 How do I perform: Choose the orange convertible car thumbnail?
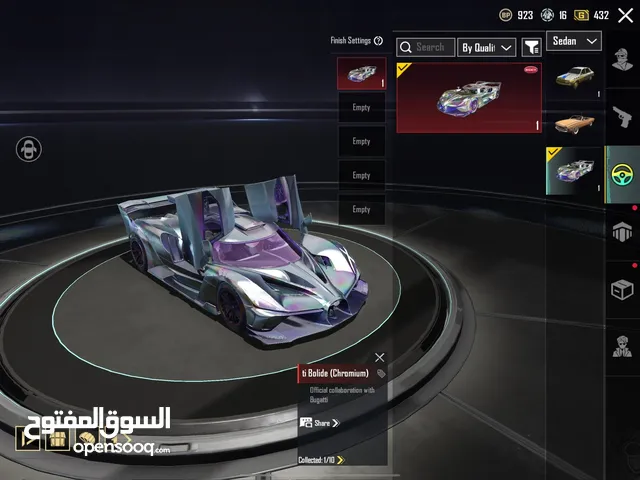pyautogui.click(x=574, y=124)
